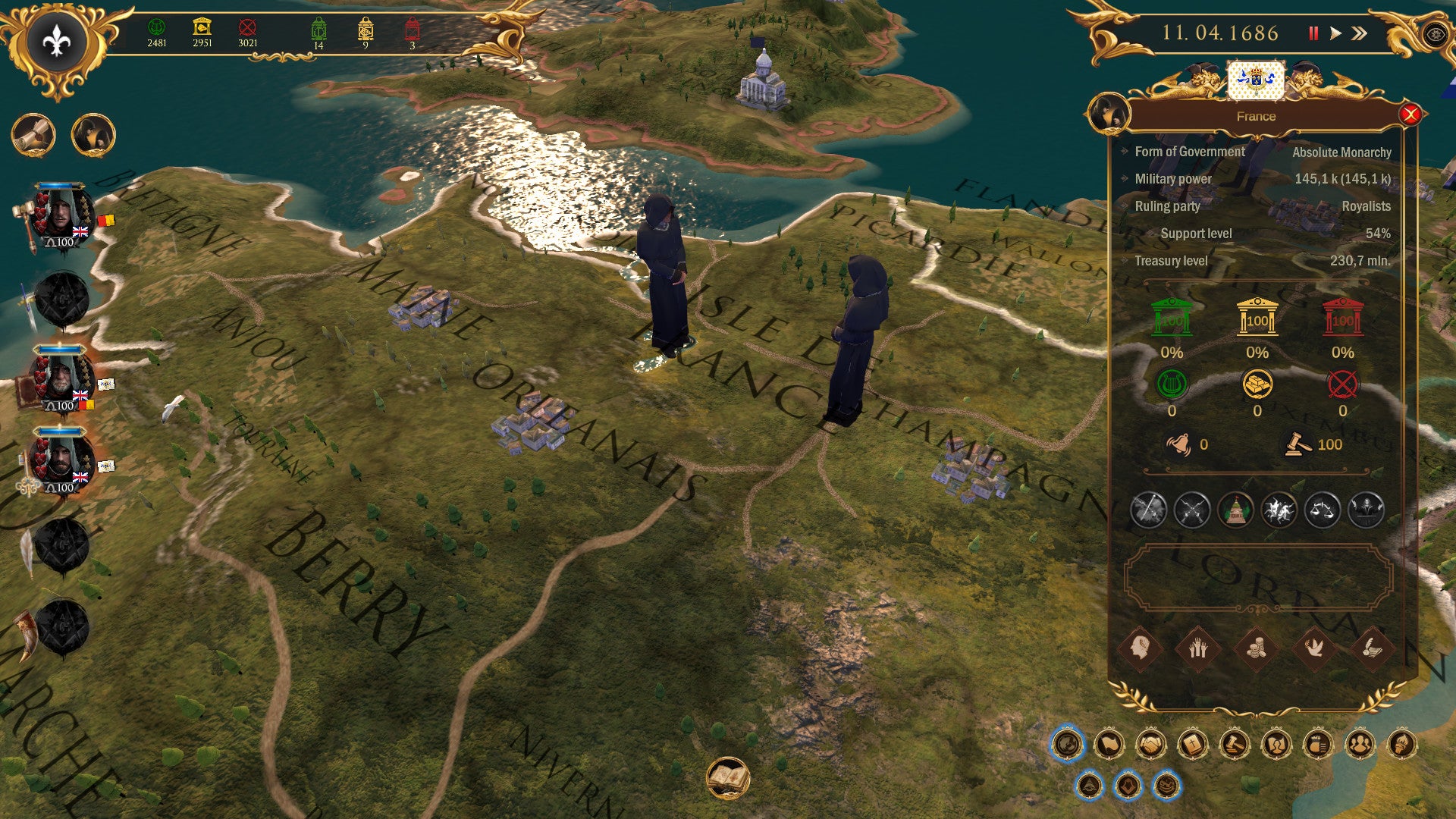
Task: Activate the bible religion map mode
Action: click(1192, 745)
